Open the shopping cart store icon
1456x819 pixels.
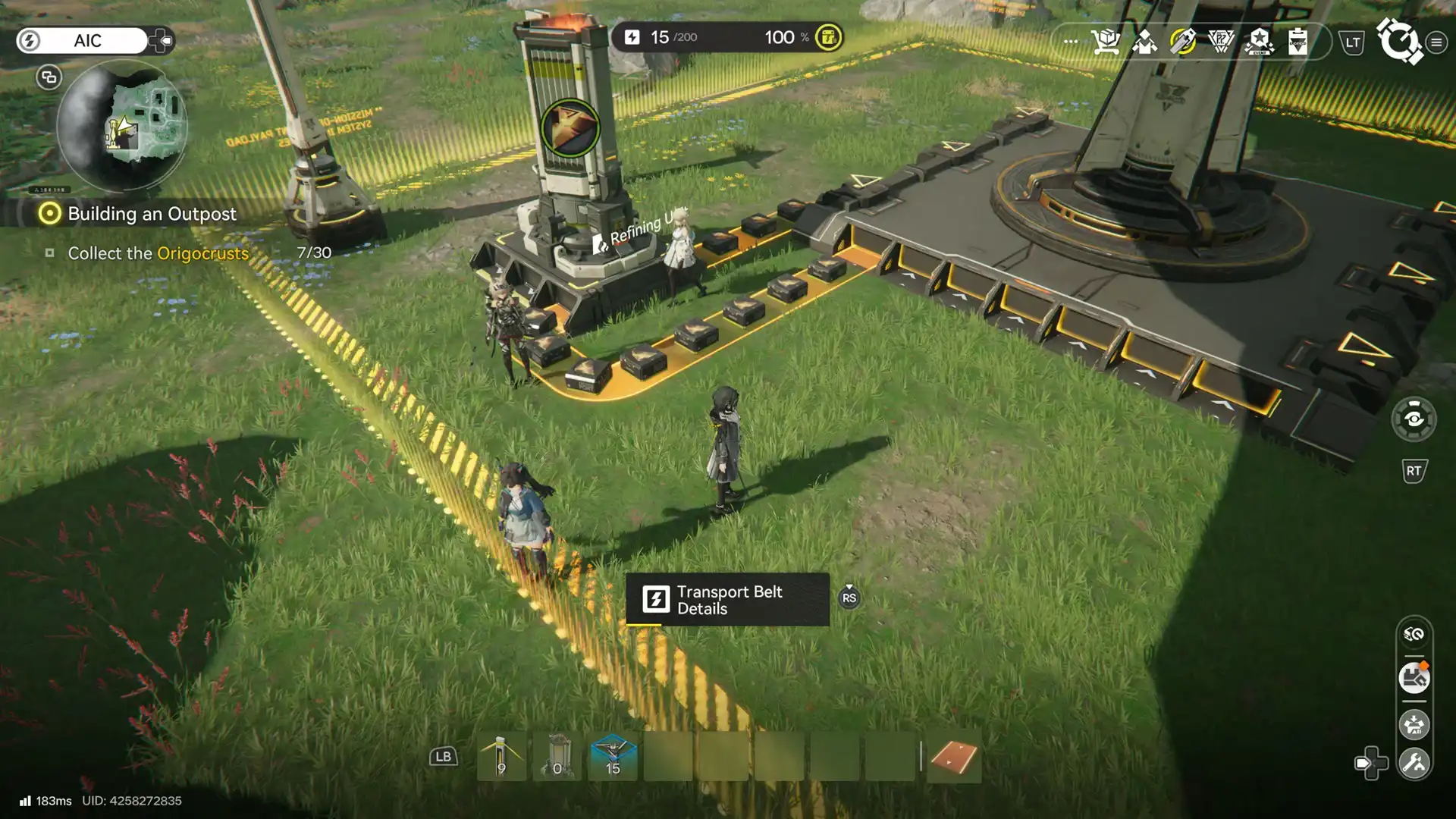(x=1106, y=41)
